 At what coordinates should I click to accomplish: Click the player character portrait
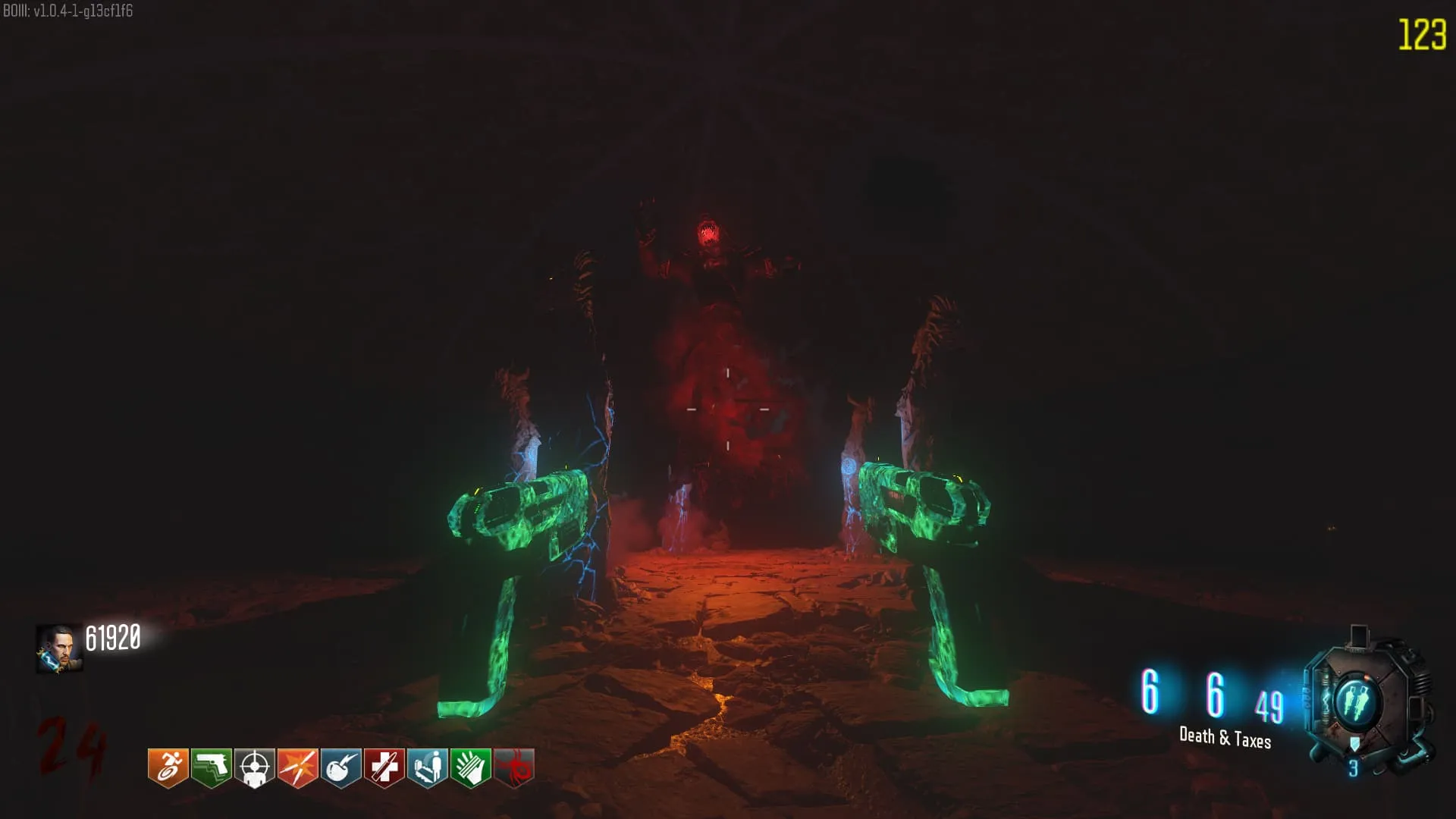pyautogui.click(x=59, y=648)
